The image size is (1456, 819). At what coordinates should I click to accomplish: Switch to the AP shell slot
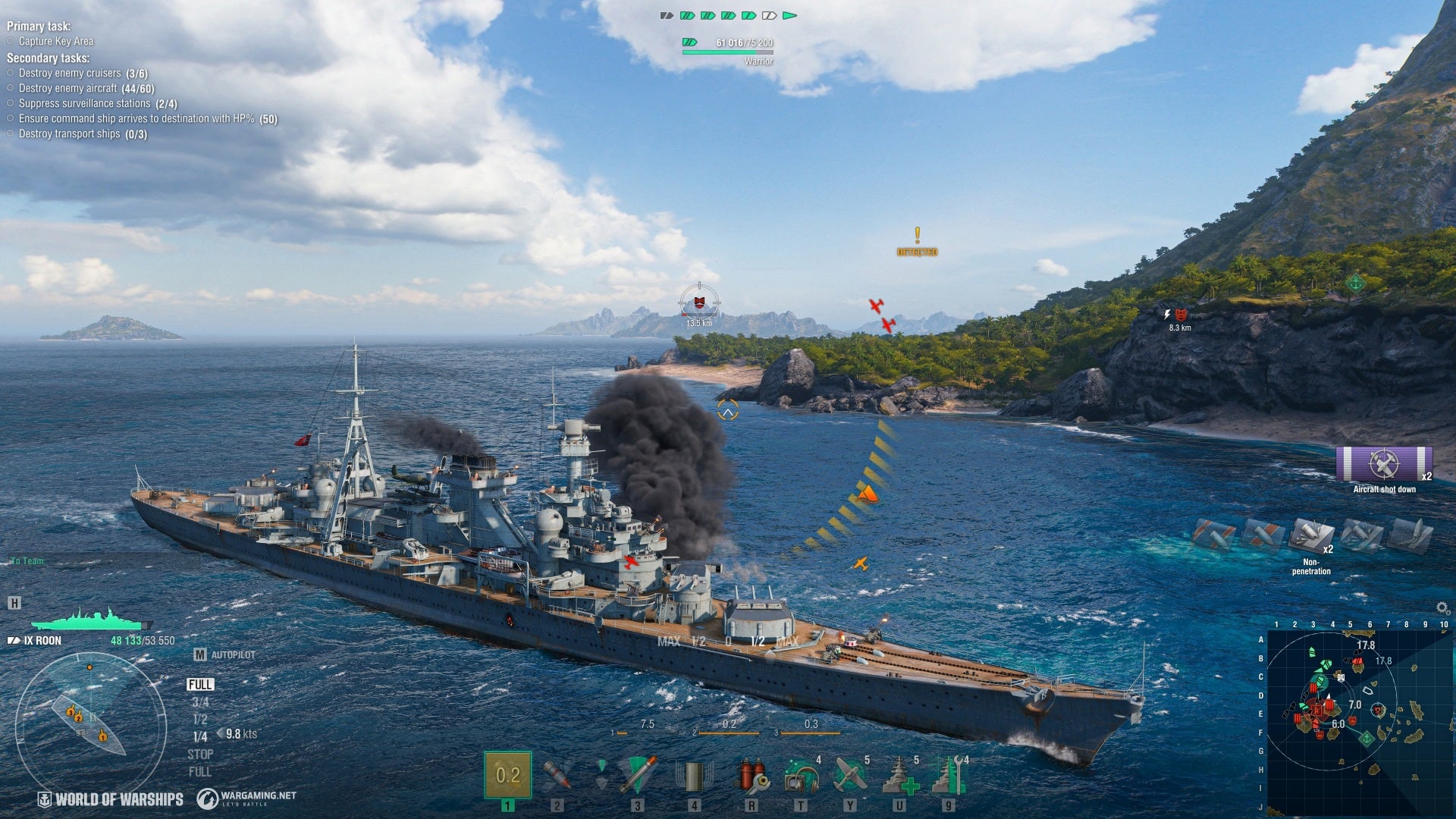tap(557, 775)
